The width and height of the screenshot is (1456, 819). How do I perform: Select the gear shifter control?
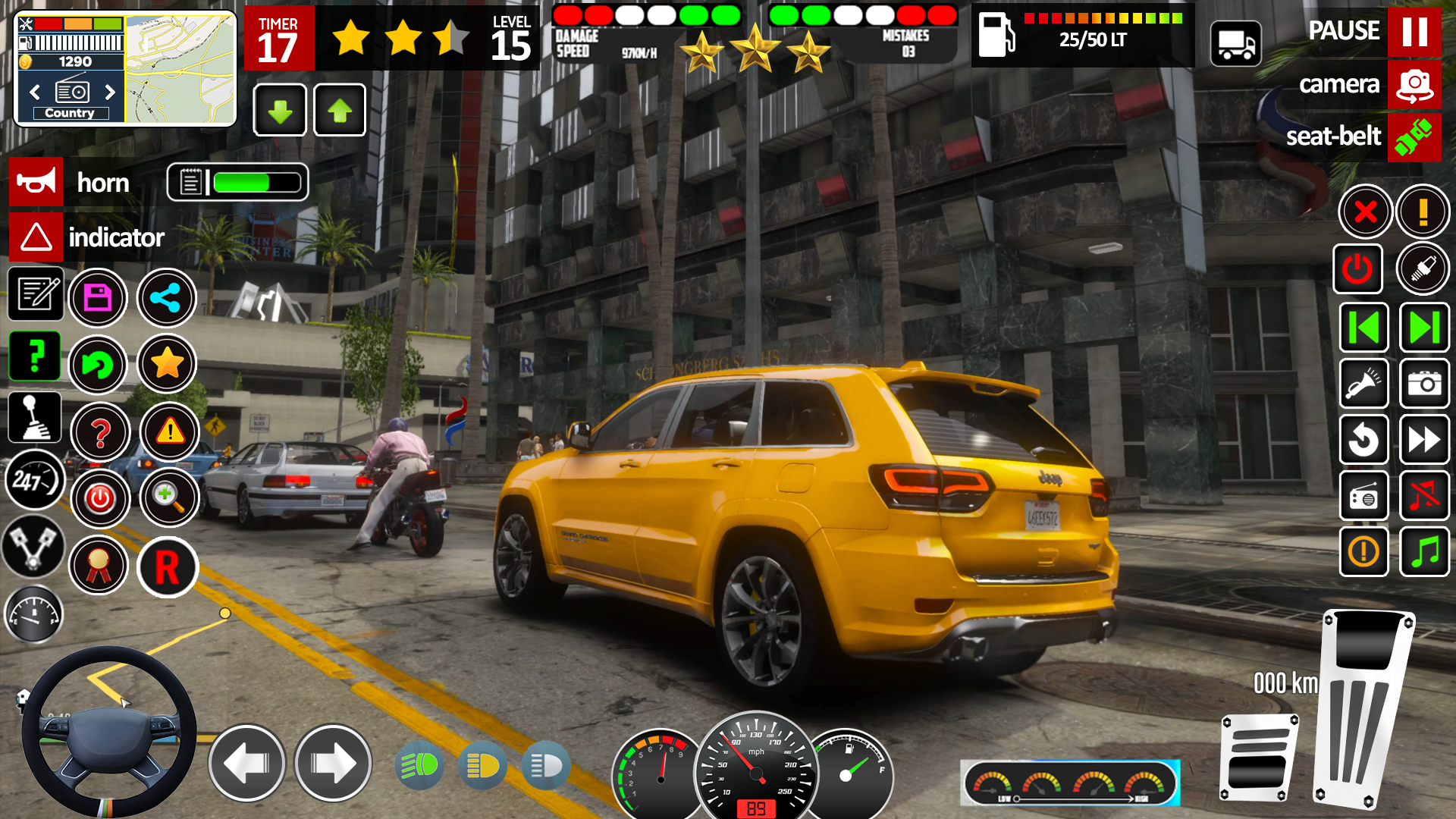pyautogui.click(x=35, y=416)
